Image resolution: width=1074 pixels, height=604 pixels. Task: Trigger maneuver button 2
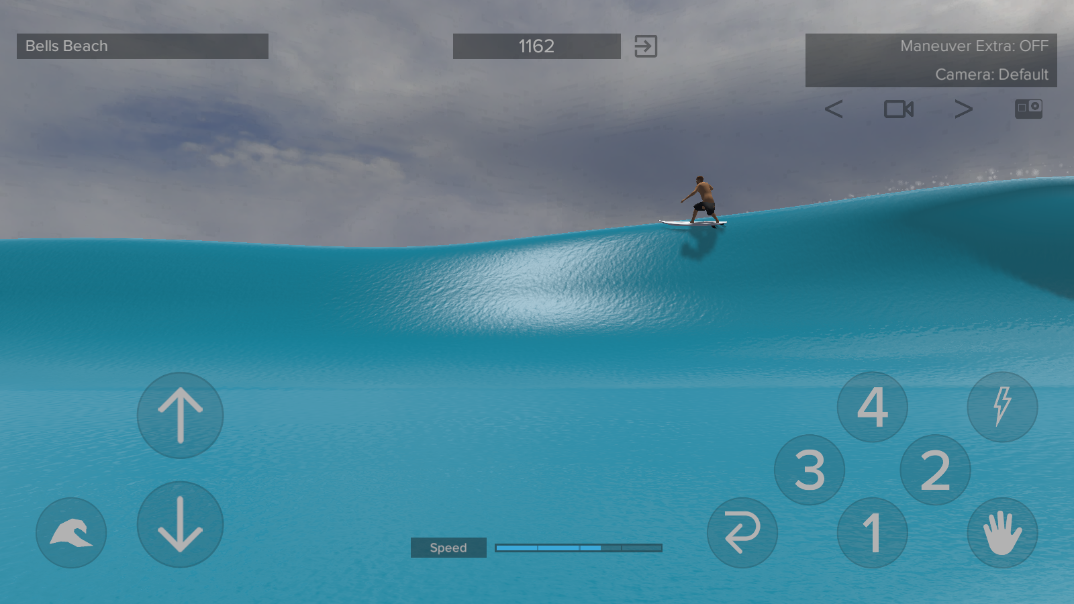(x=935, y=470)
